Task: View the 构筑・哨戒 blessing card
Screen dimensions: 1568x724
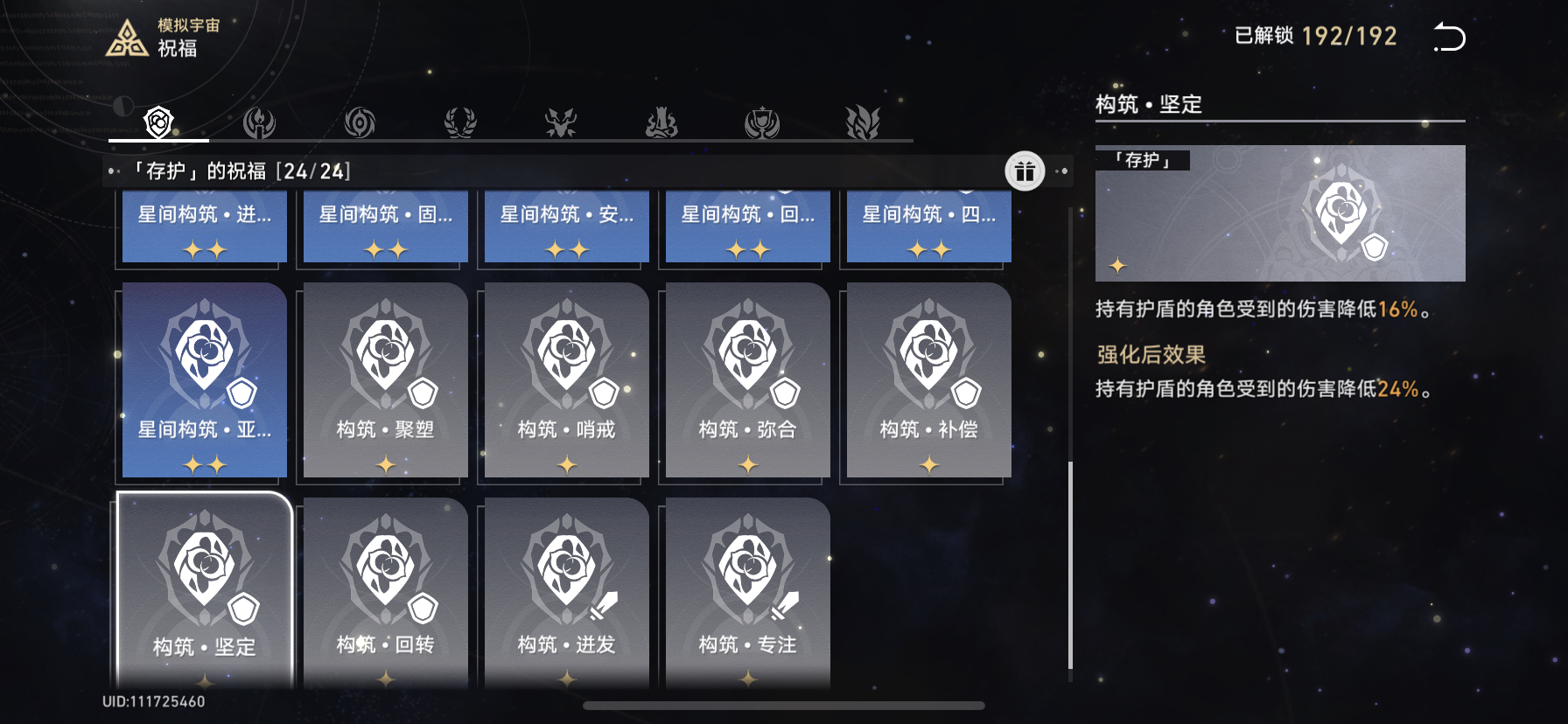Action: point(567,380)
